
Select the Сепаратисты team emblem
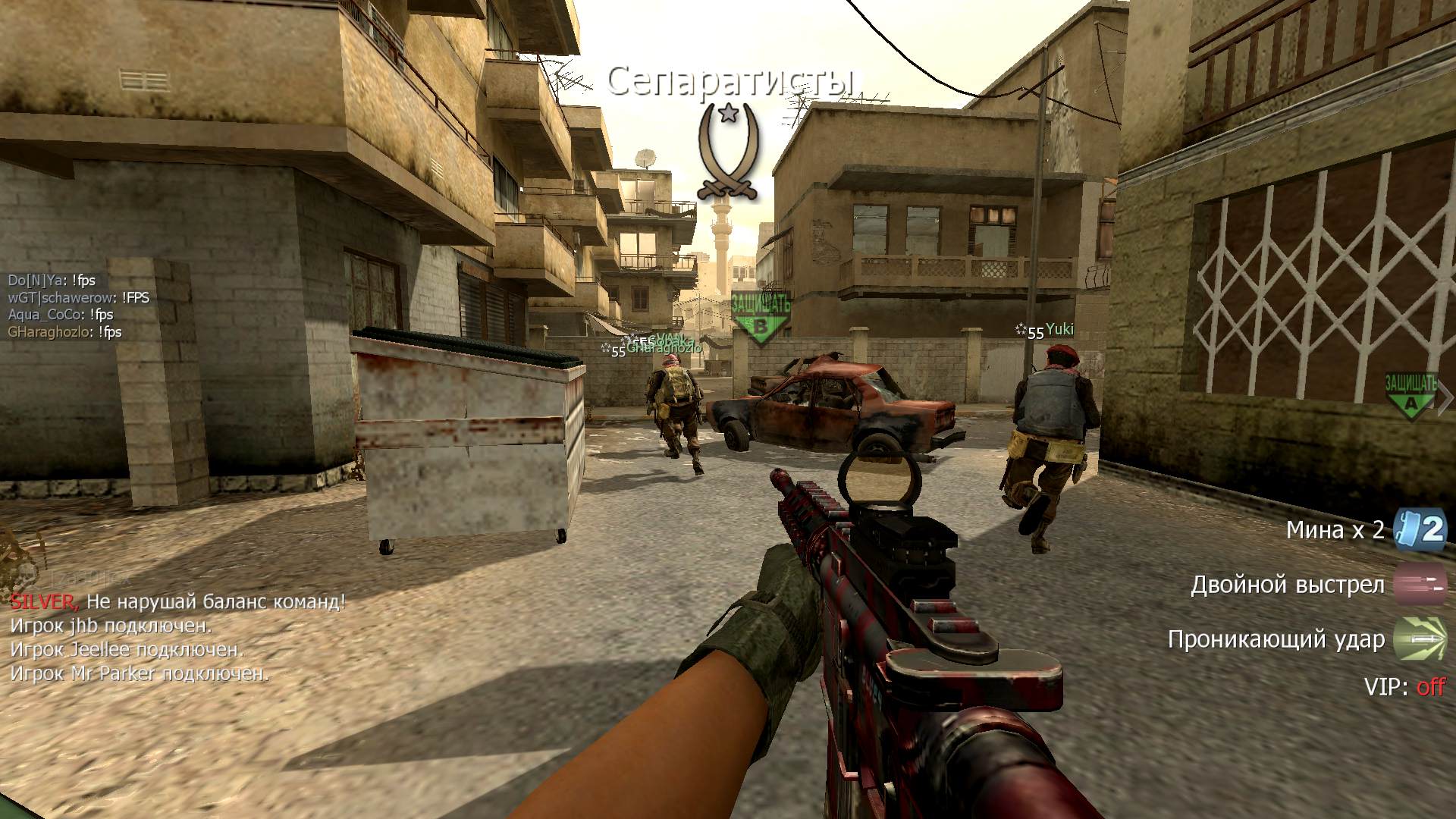730,153
